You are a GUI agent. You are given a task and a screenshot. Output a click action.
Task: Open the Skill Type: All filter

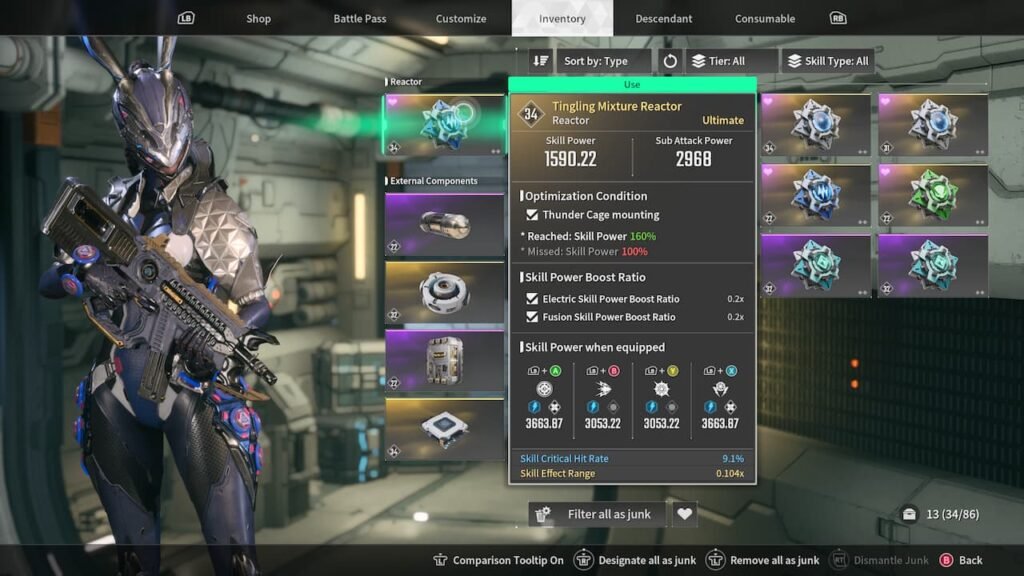coord(826,61)
